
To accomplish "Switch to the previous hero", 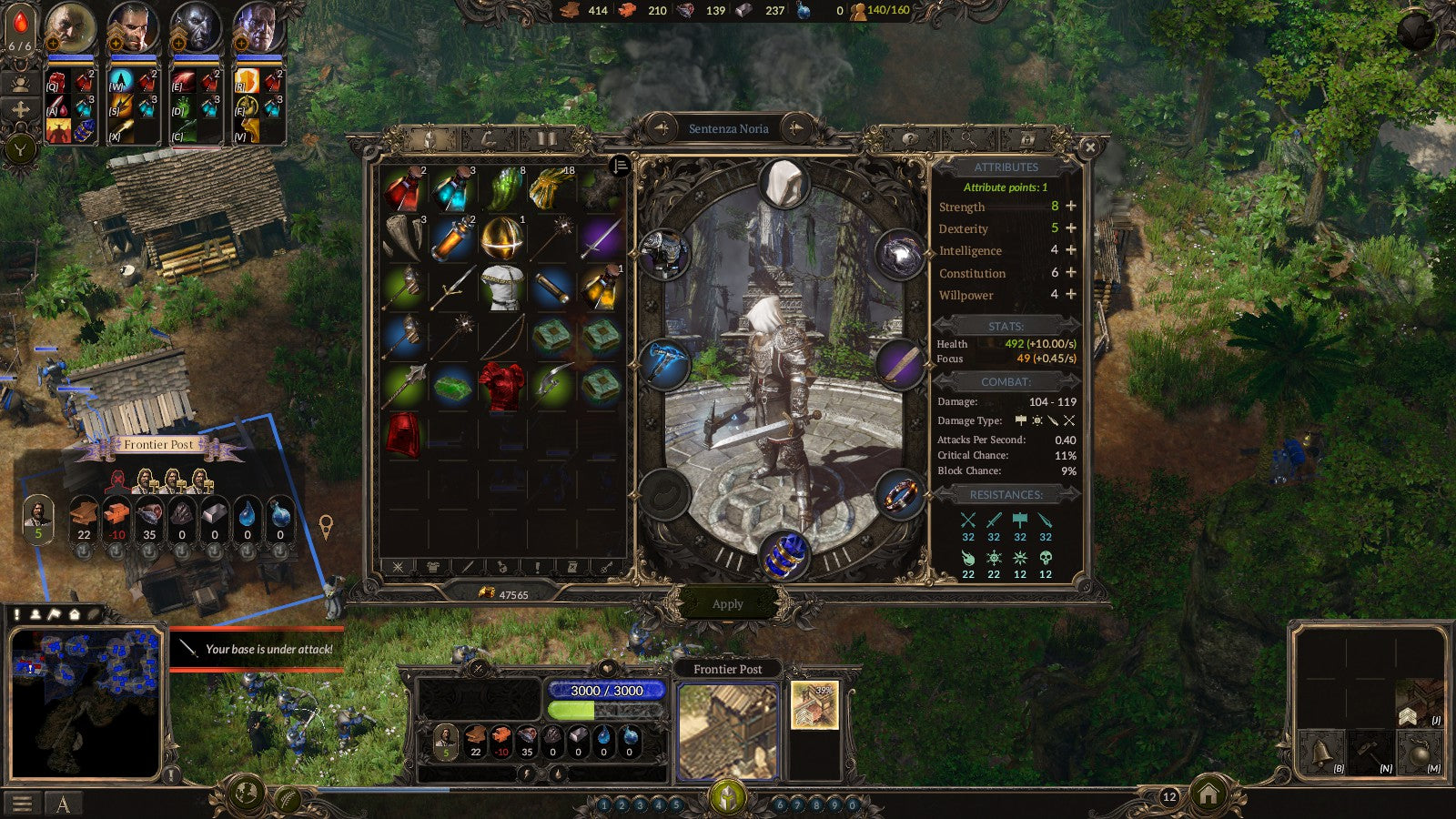I will [662, 128].
